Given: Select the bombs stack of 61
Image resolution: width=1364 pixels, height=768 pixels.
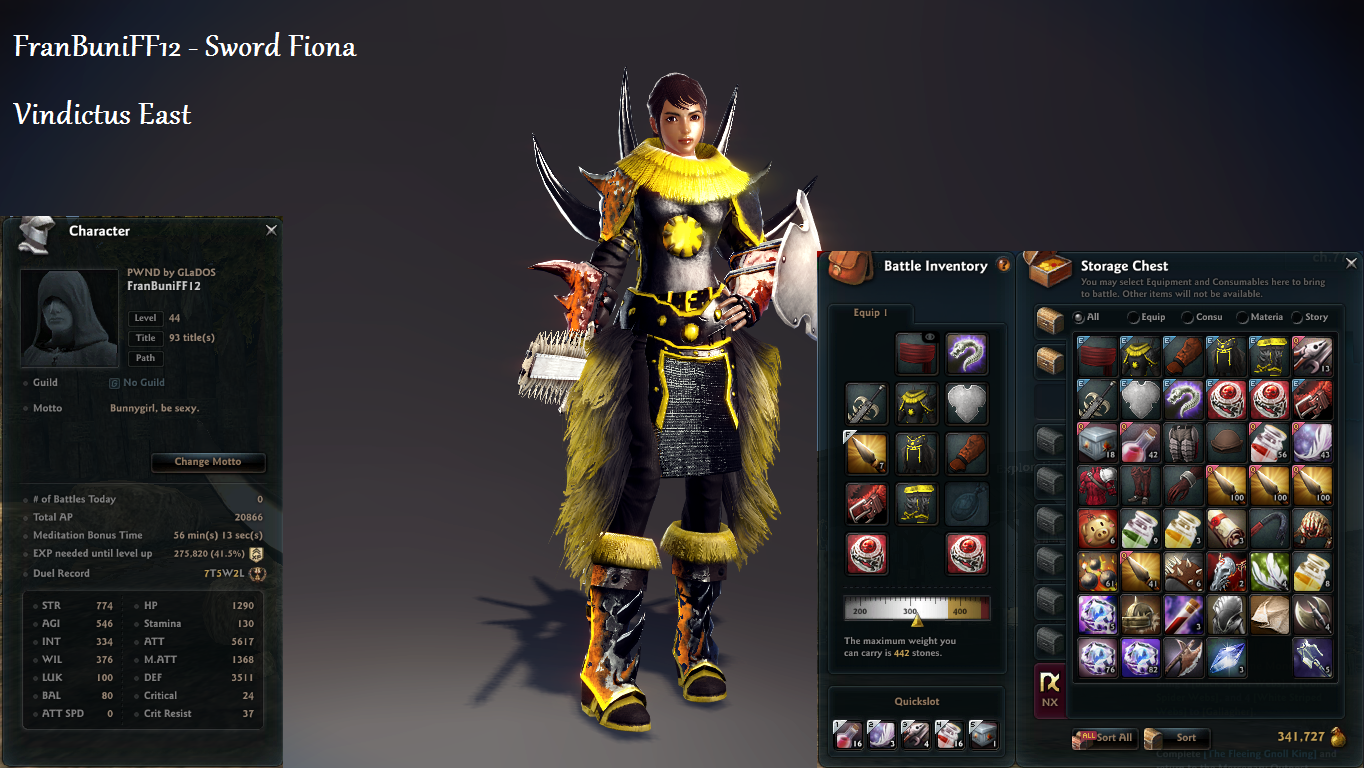Looking at the screenshot, I should (1097, 572).
